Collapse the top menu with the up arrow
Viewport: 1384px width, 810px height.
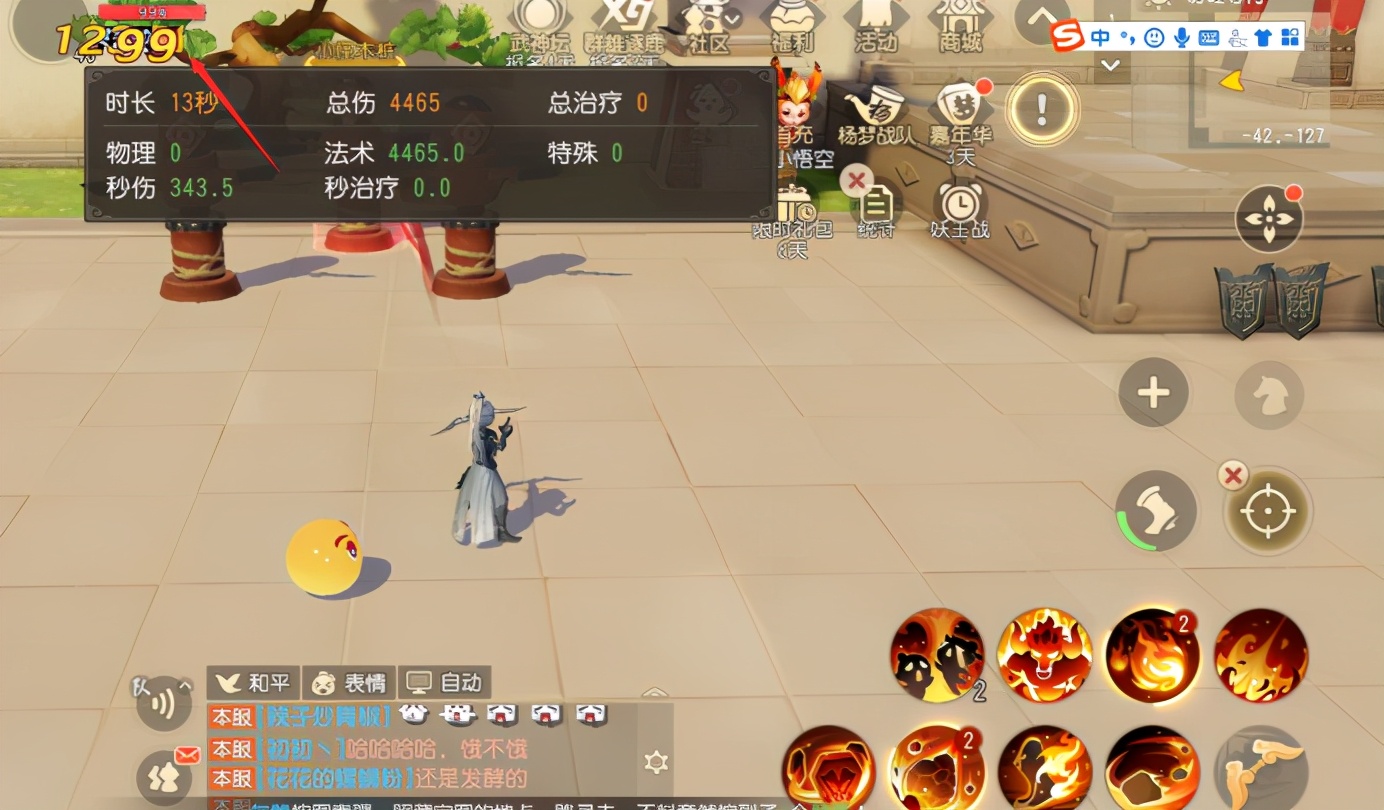click(x=1041, y=17)
